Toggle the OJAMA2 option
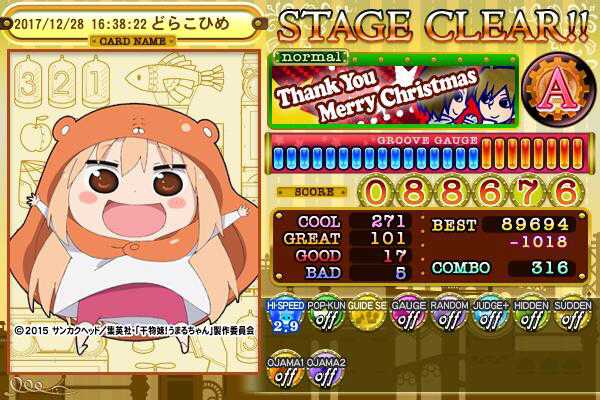Image resolution: width=600 pixels, height=400 pixels. 326,372
